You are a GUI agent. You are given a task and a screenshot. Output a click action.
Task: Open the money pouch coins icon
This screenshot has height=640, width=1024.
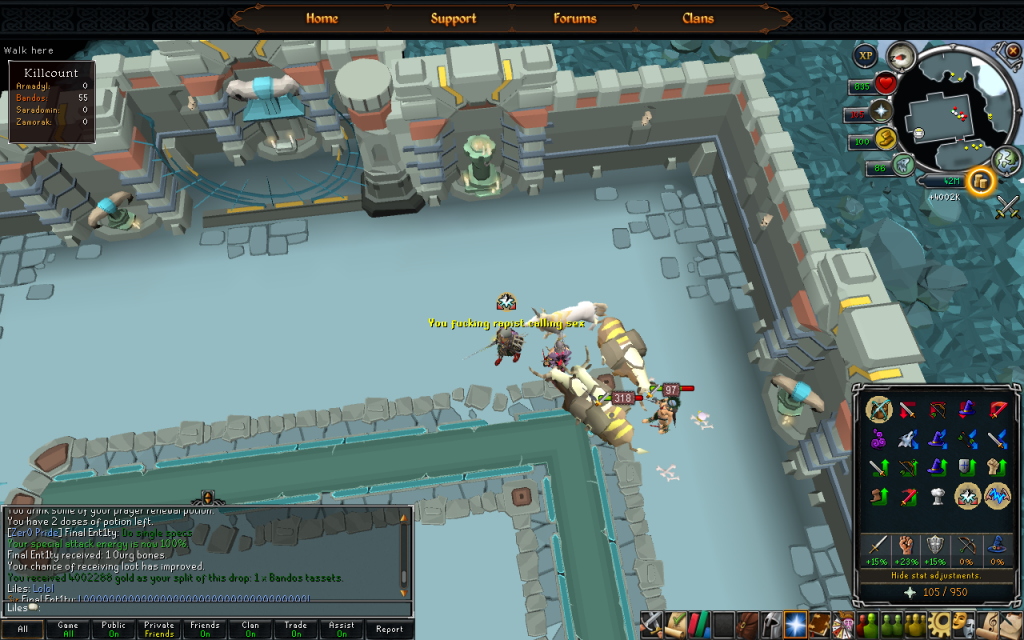982,181
